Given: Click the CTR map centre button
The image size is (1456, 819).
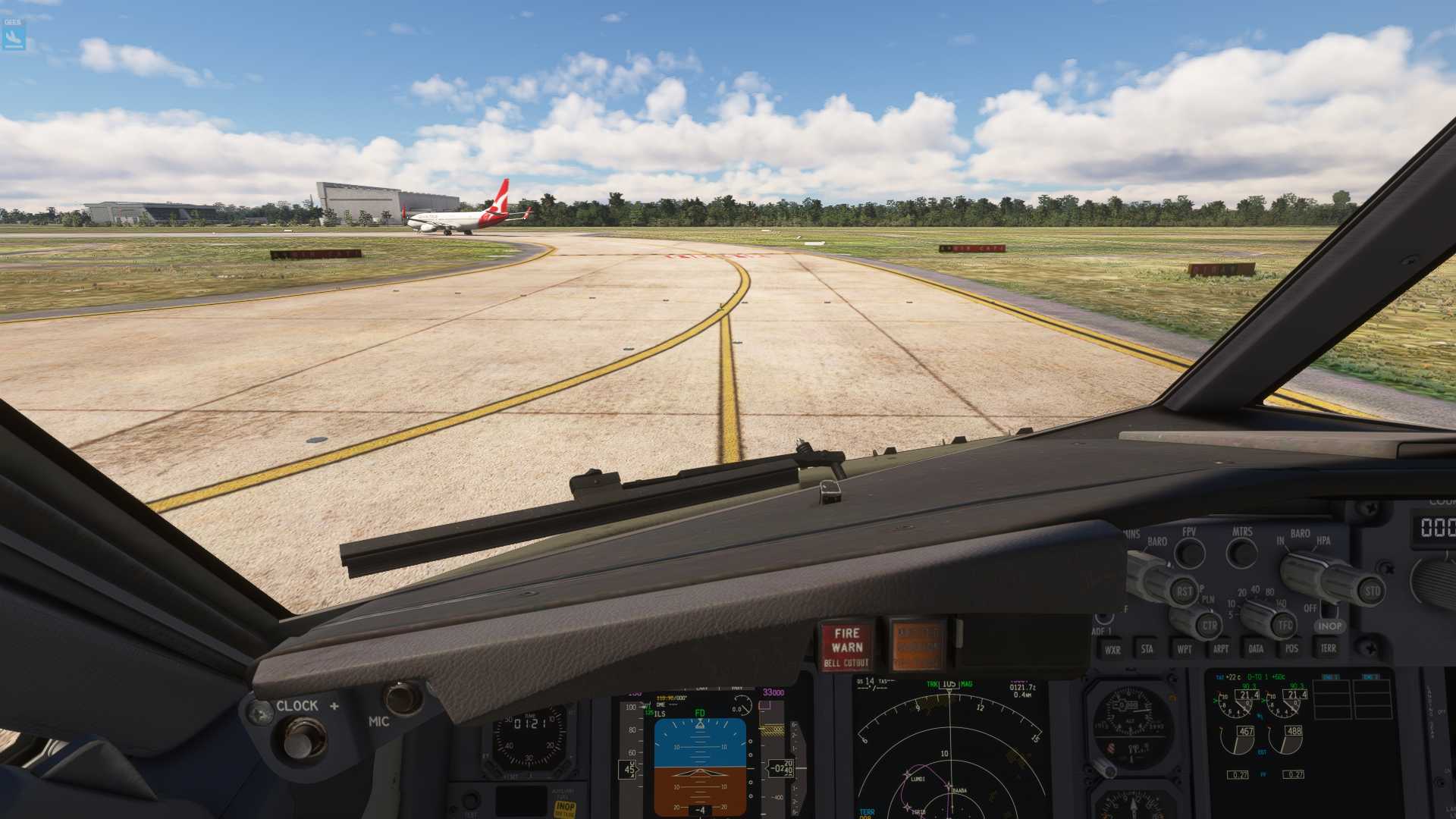Looking at the screenshot, I should 1209,626.
